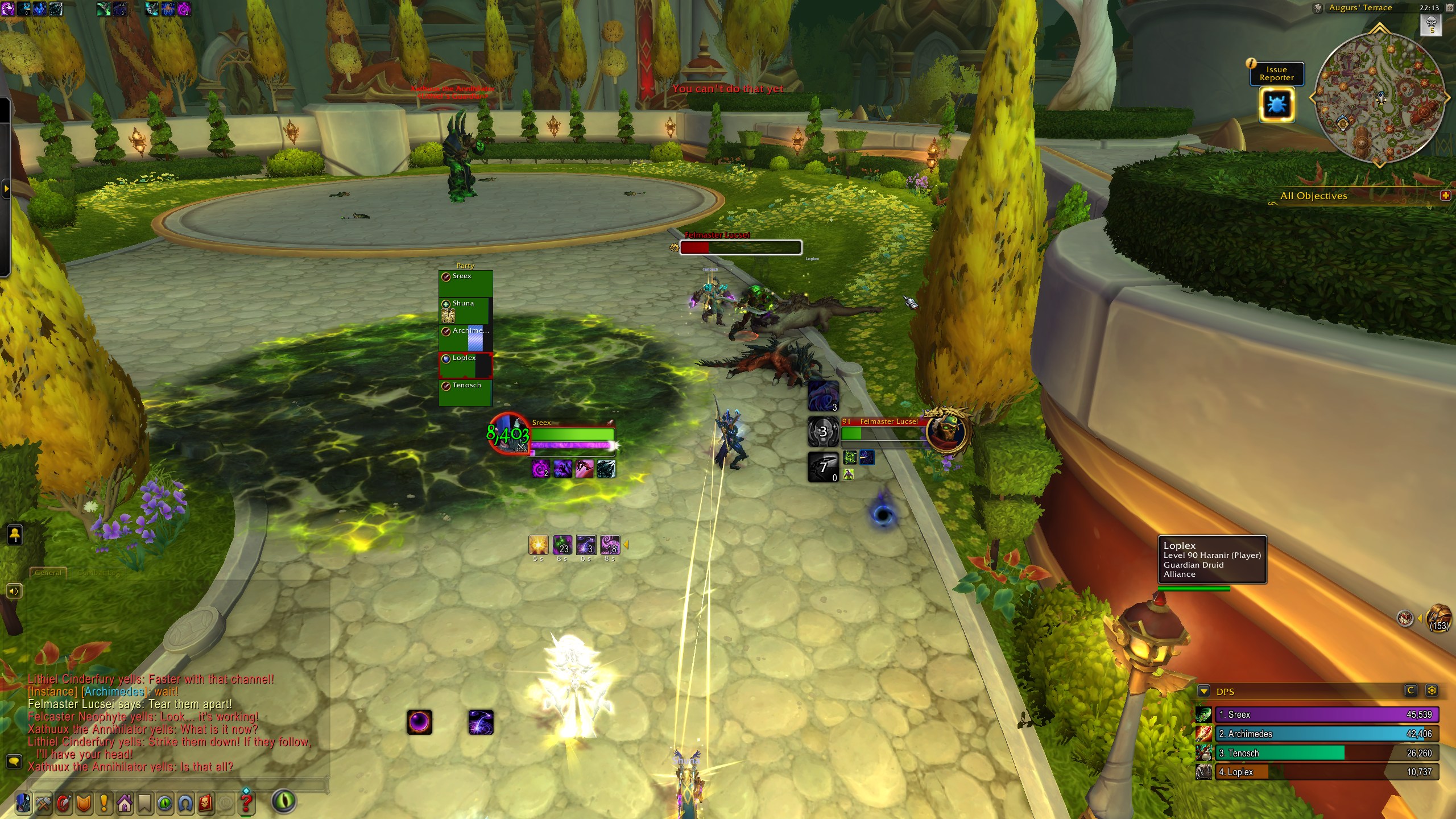Open the red skull Adventure Guide book
Viewport: 1456px width, 819px height.
(x=206, y=803)
